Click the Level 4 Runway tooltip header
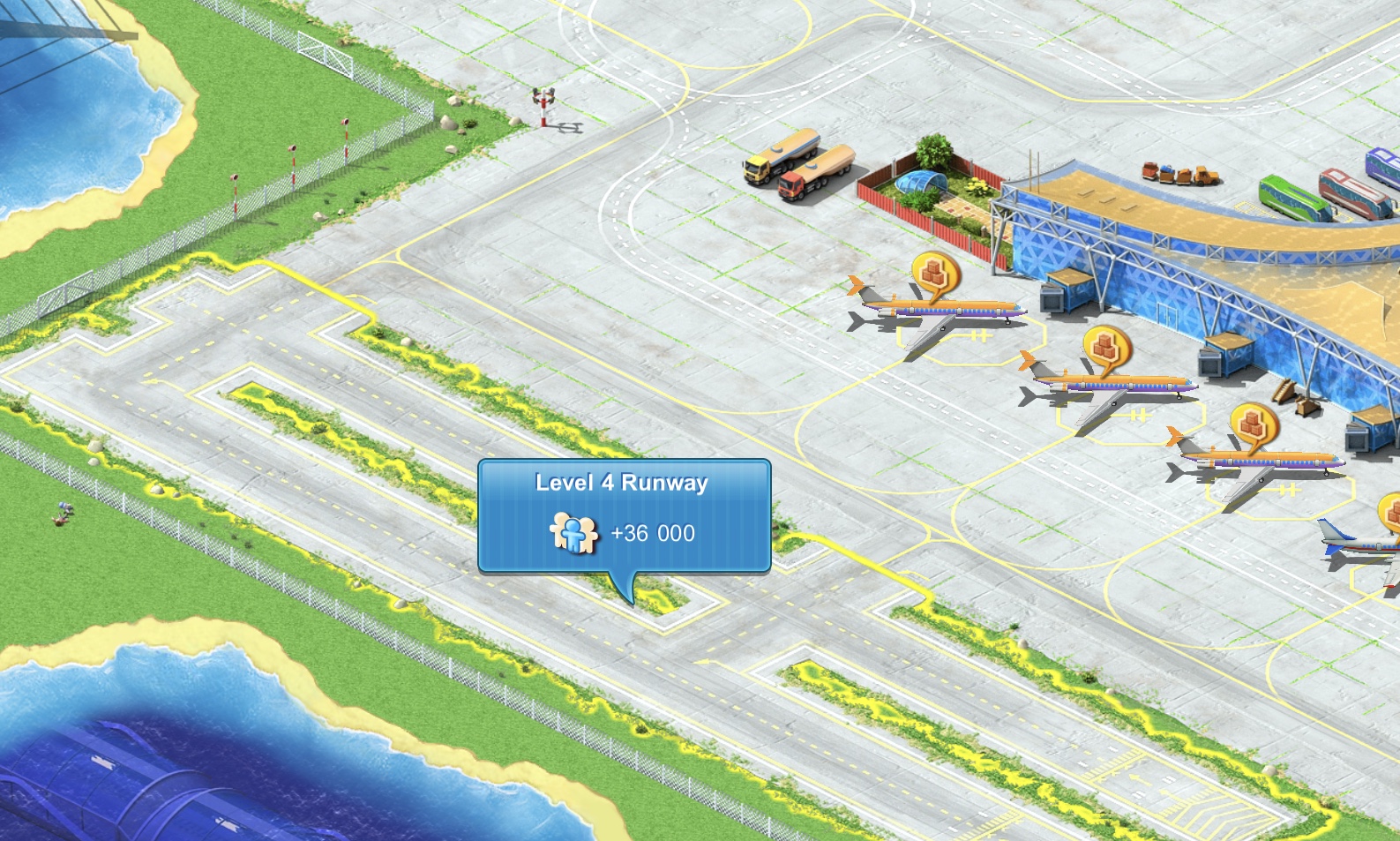Screen dimensions: 1400x841 620,481
